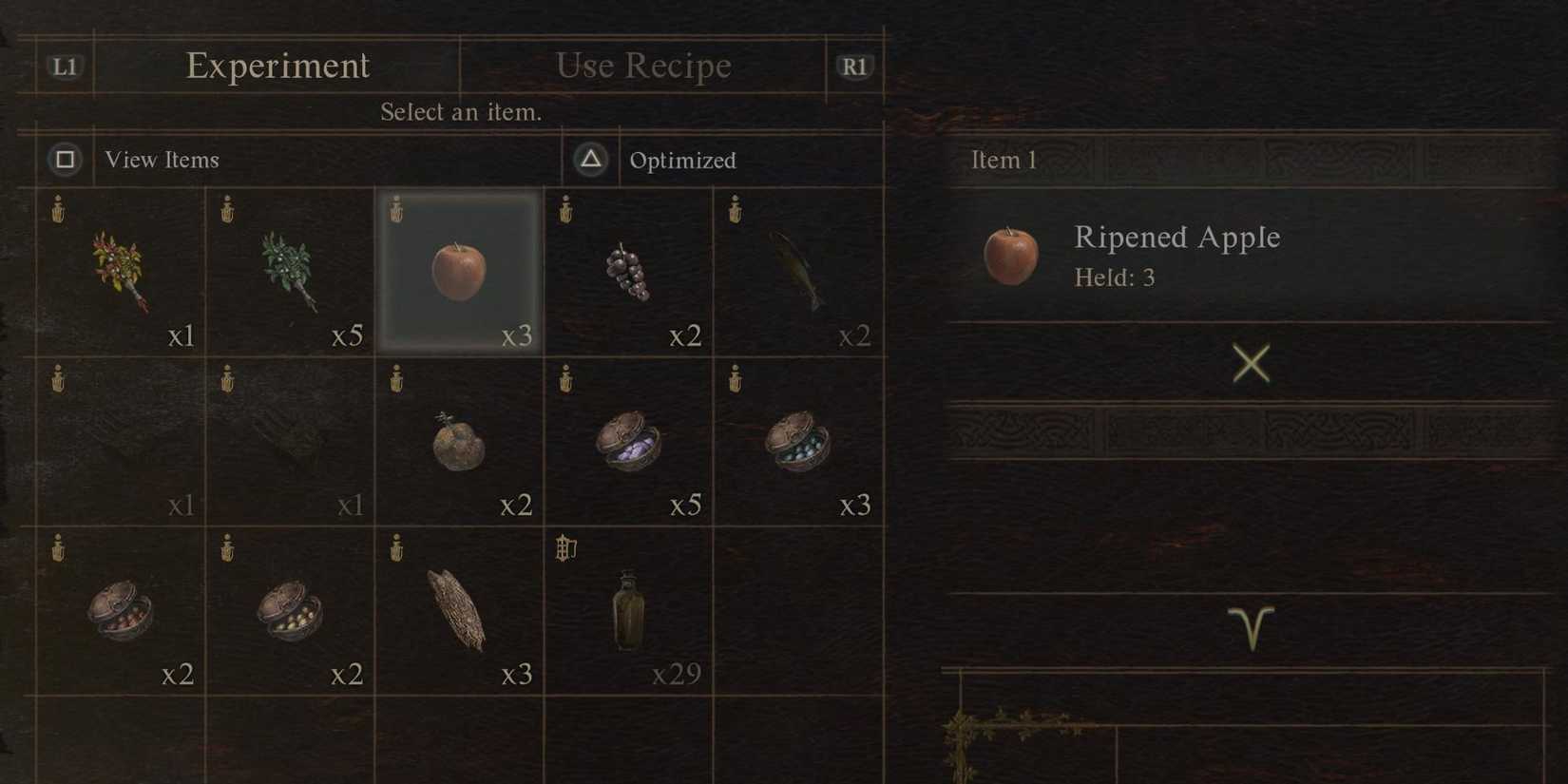The image size is (1568, 784).
Task: Pick the rotten fruit item marked x2
Action: tap(459, 442)
